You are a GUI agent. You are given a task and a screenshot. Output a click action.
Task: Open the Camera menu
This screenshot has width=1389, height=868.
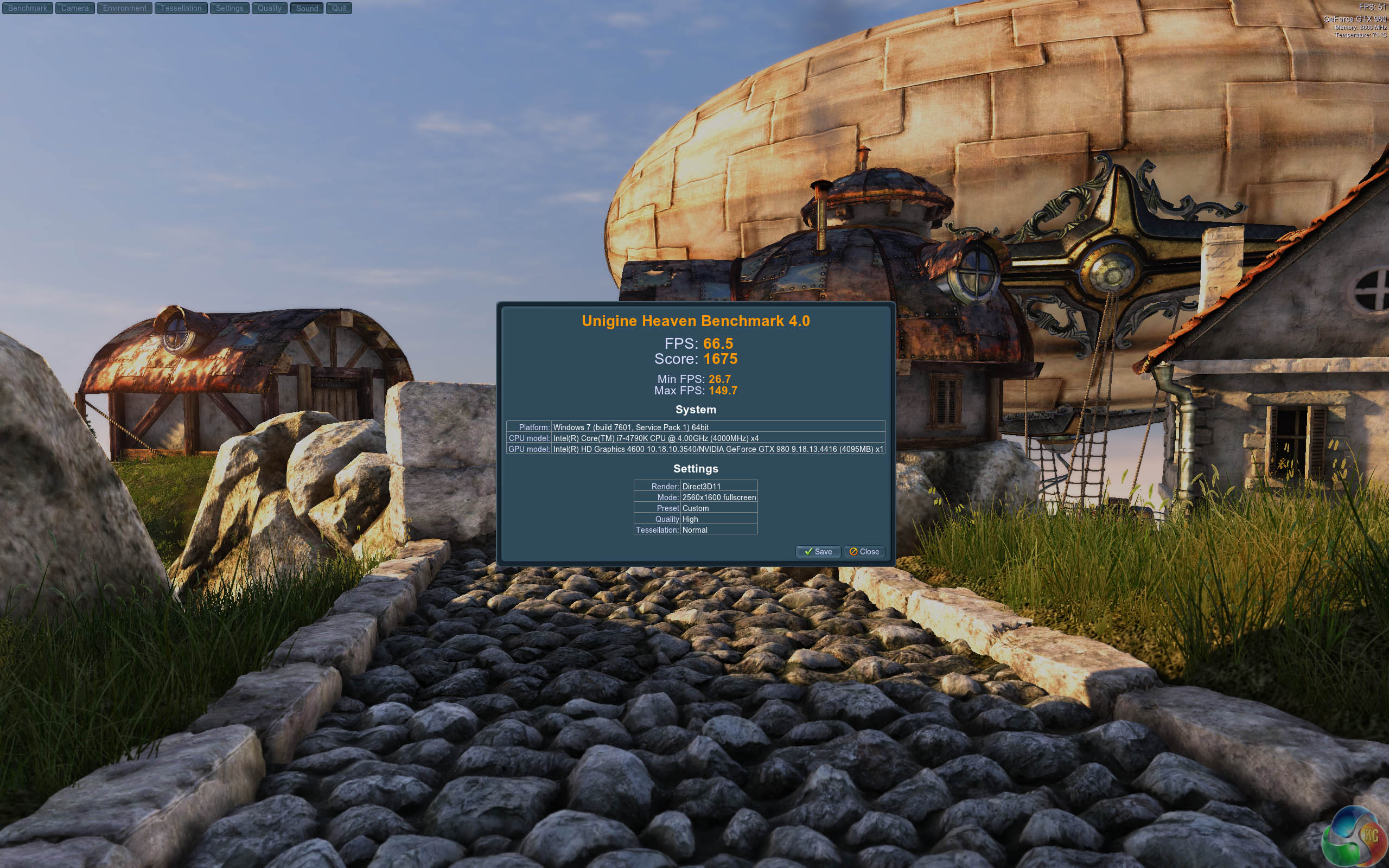coord(75,8)
